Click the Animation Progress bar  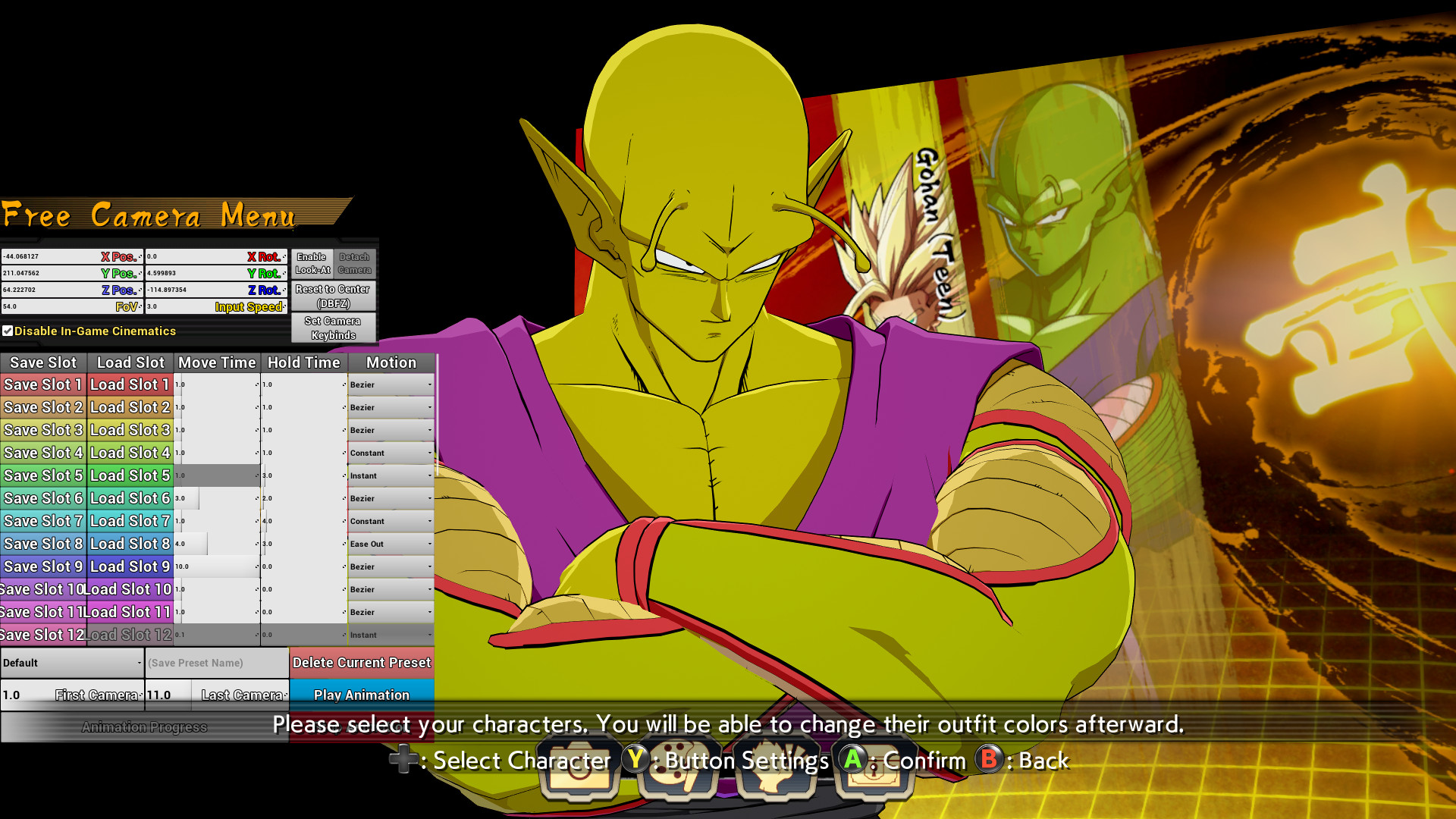[144, 726]
